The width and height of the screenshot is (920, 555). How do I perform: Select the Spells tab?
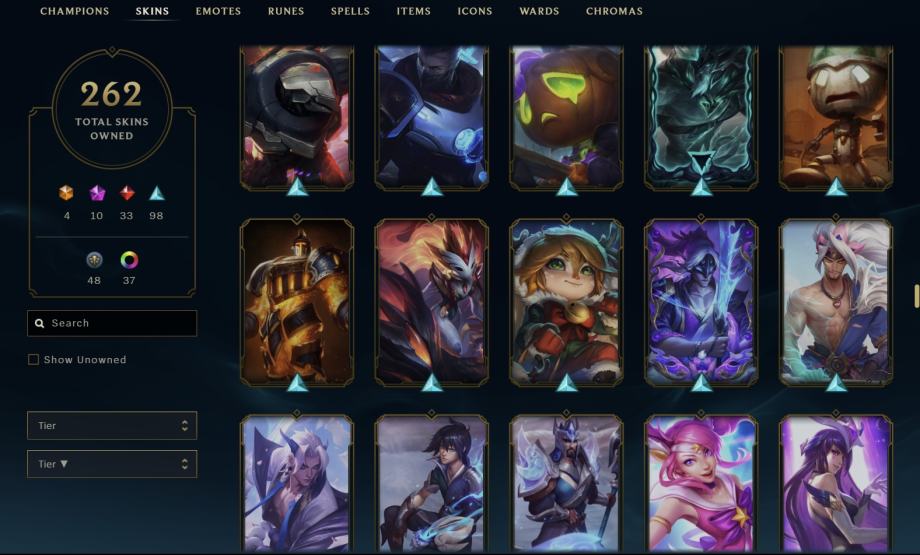click(350, 12)
